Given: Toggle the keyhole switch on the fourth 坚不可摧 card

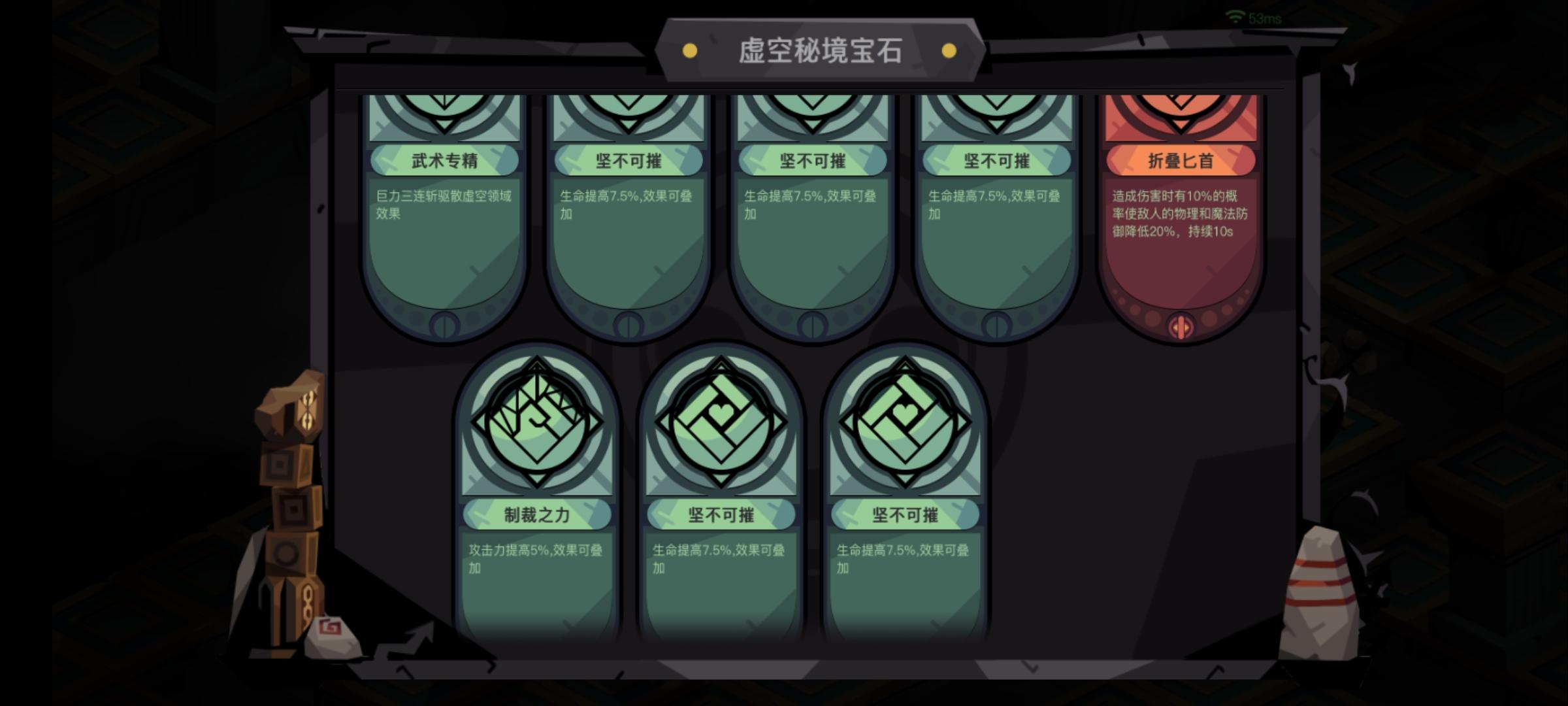Looking at the screenshot, I should (x=995, y=324).
